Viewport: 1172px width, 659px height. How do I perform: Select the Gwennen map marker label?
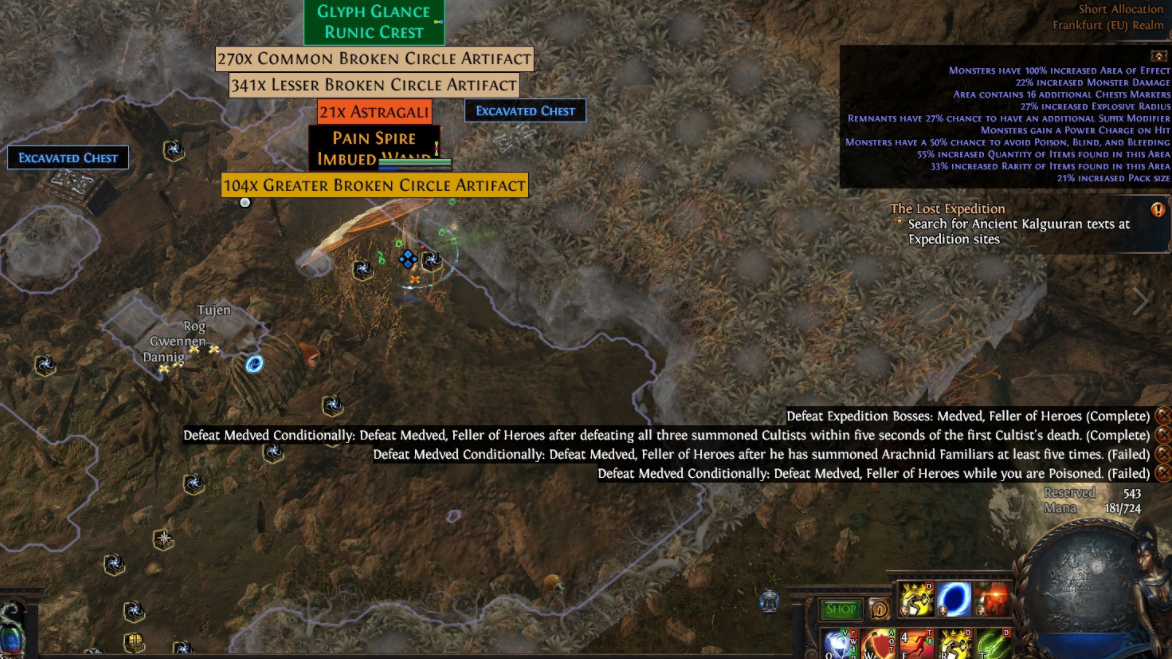(177, 341)
